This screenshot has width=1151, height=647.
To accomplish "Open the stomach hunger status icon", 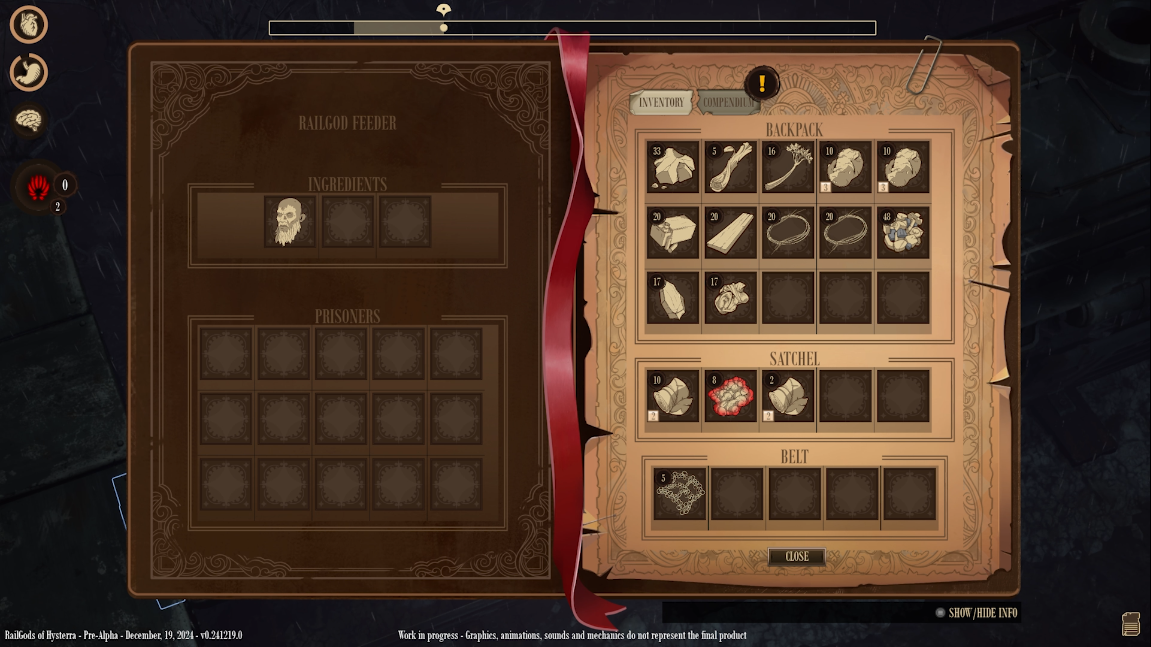I will [29, 72].
